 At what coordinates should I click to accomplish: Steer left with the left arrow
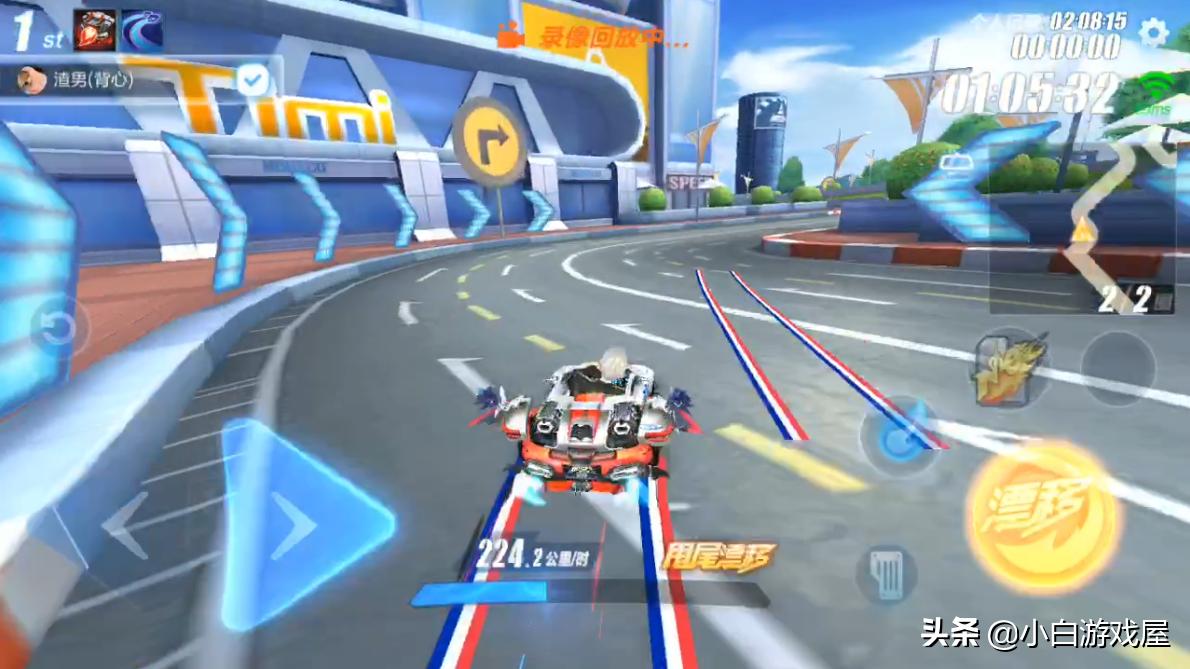[x=127, y=524]
